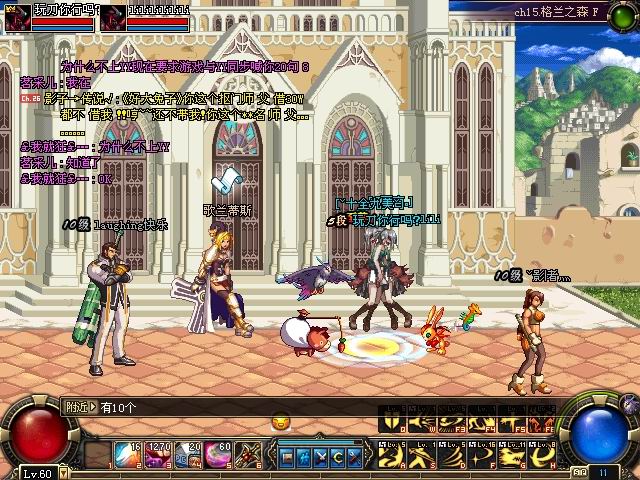Screen dimensions: 640x480
Task: Select the PC item in slot 4
Action: pos(188,456)
